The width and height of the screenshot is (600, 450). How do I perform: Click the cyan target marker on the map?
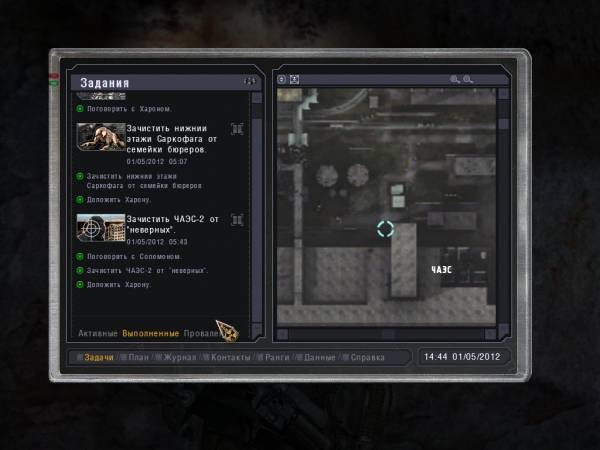coord(385,229)
